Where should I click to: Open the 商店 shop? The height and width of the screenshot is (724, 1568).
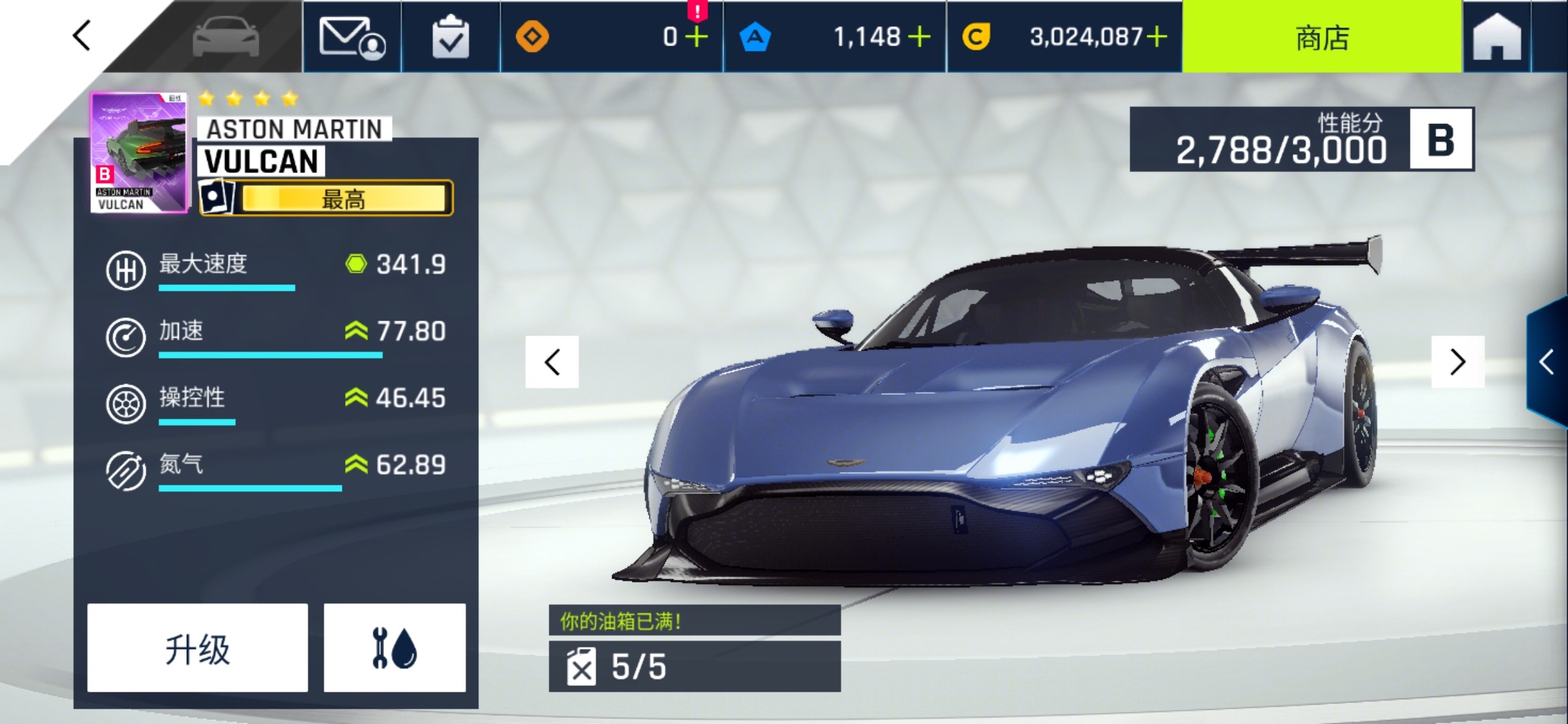tap(1321, 38)
